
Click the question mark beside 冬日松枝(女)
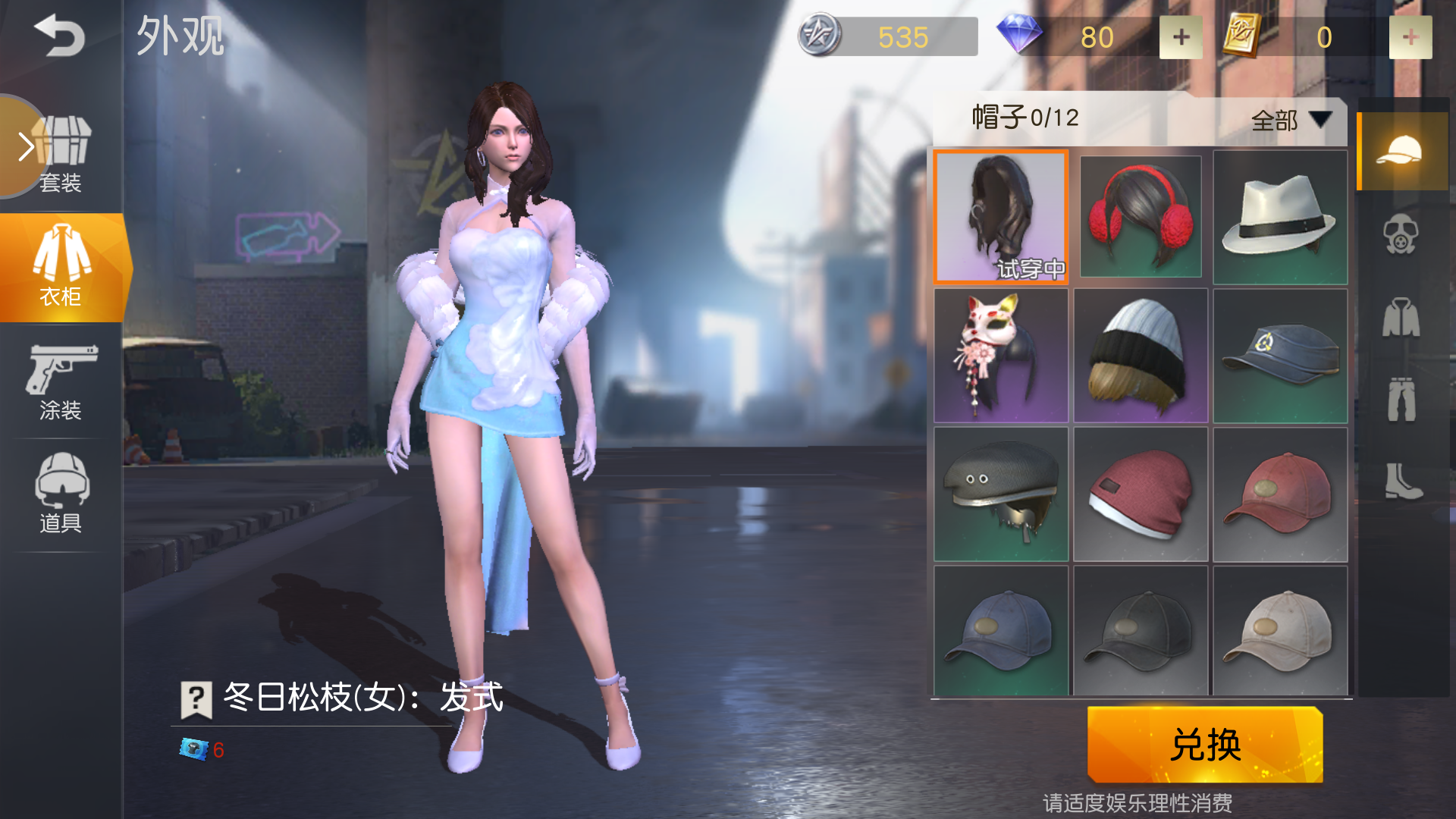click(x=196, y=699)
